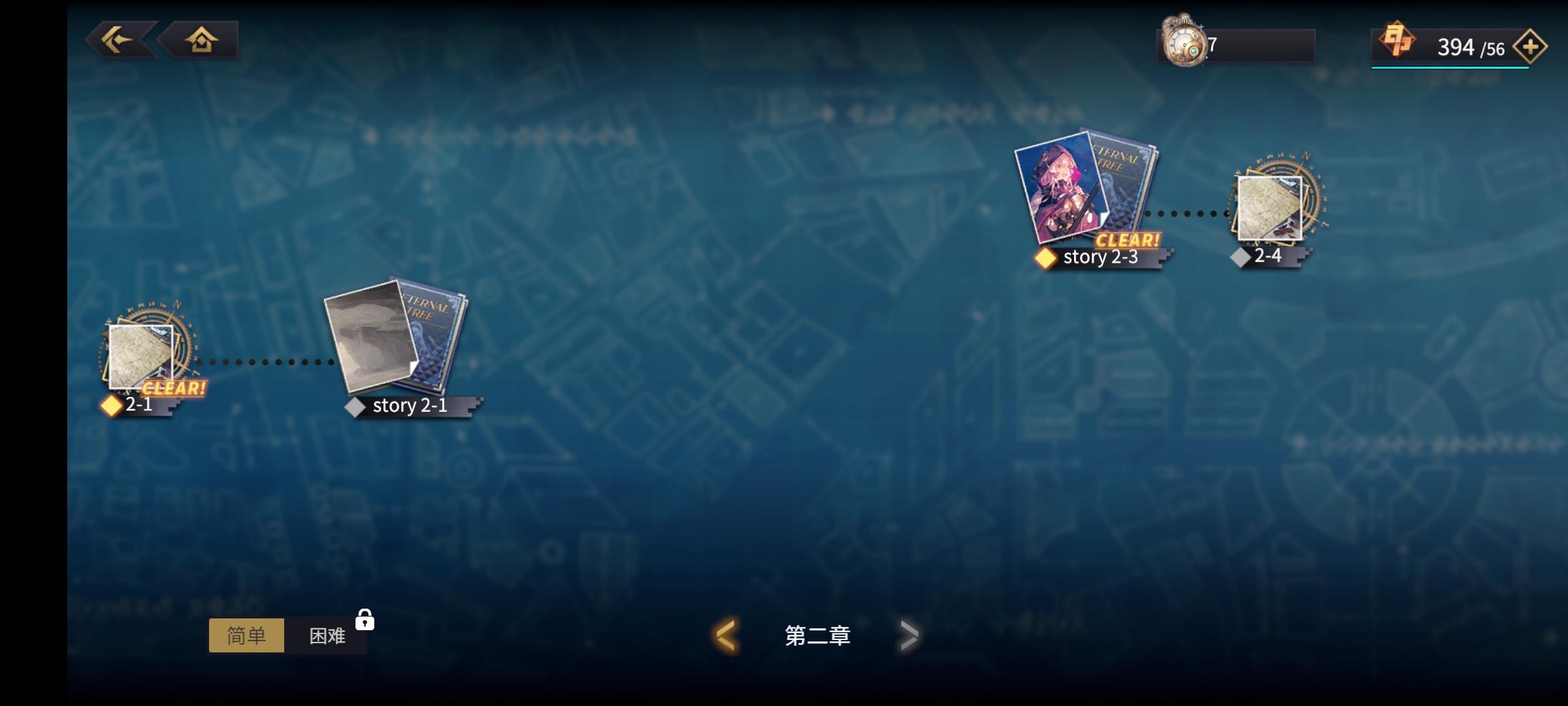Click the 第二章 chapter title

click(x=817, y=634)
